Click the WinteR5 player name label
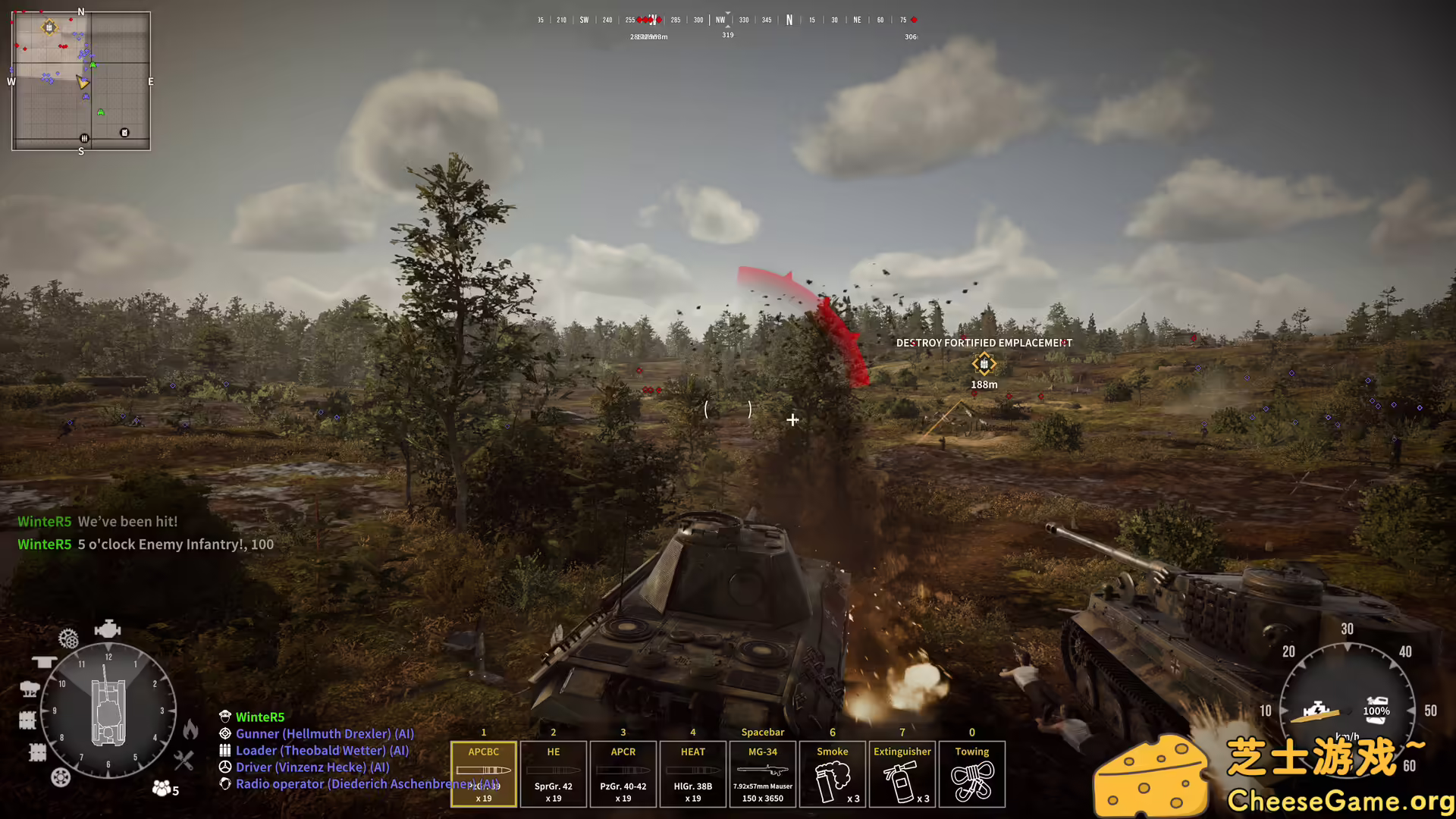Screen dimensions: 1456x819 (259, 717)
